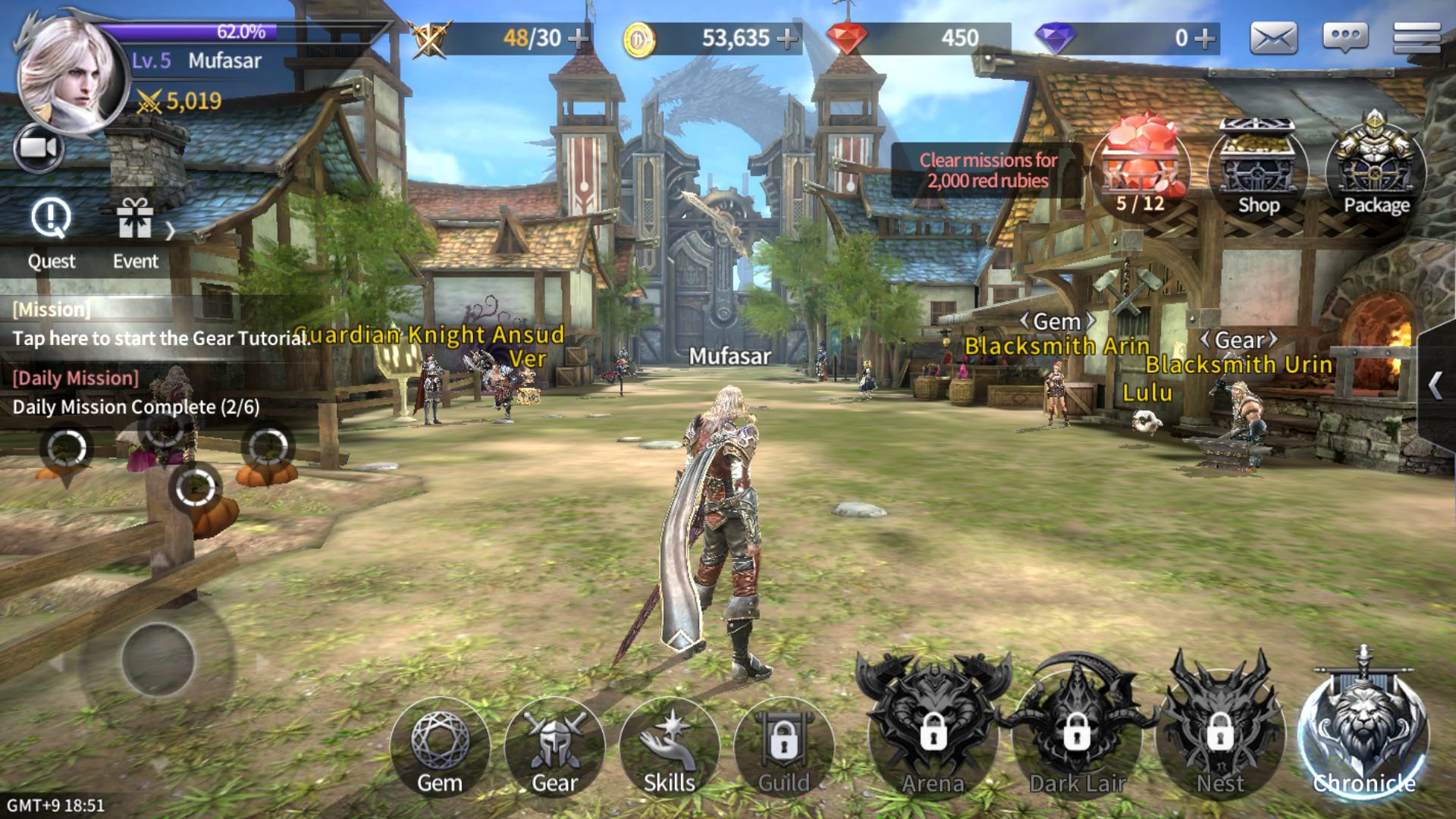This screenshot has width=1456, height=819.
Task: Open the chat bubble window
Action: point(1345,38)
